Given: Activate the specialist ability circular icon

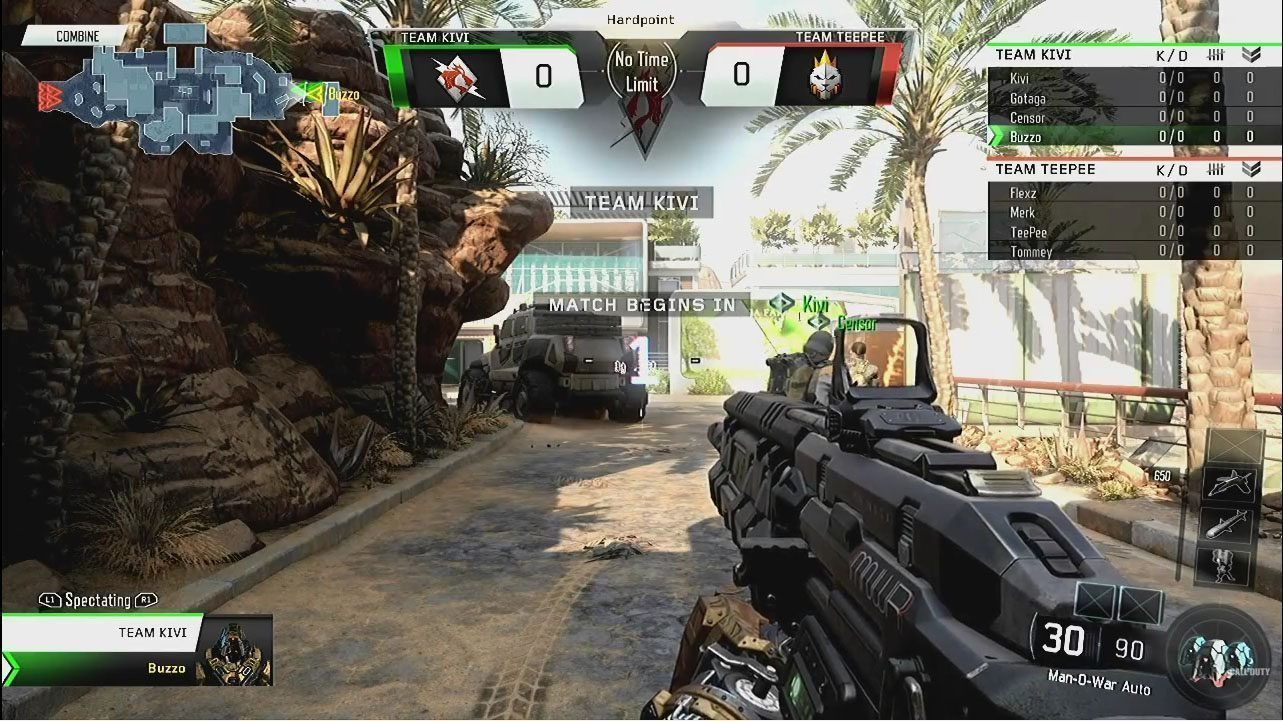Looking at the screenshot, I should (1218, 656).
